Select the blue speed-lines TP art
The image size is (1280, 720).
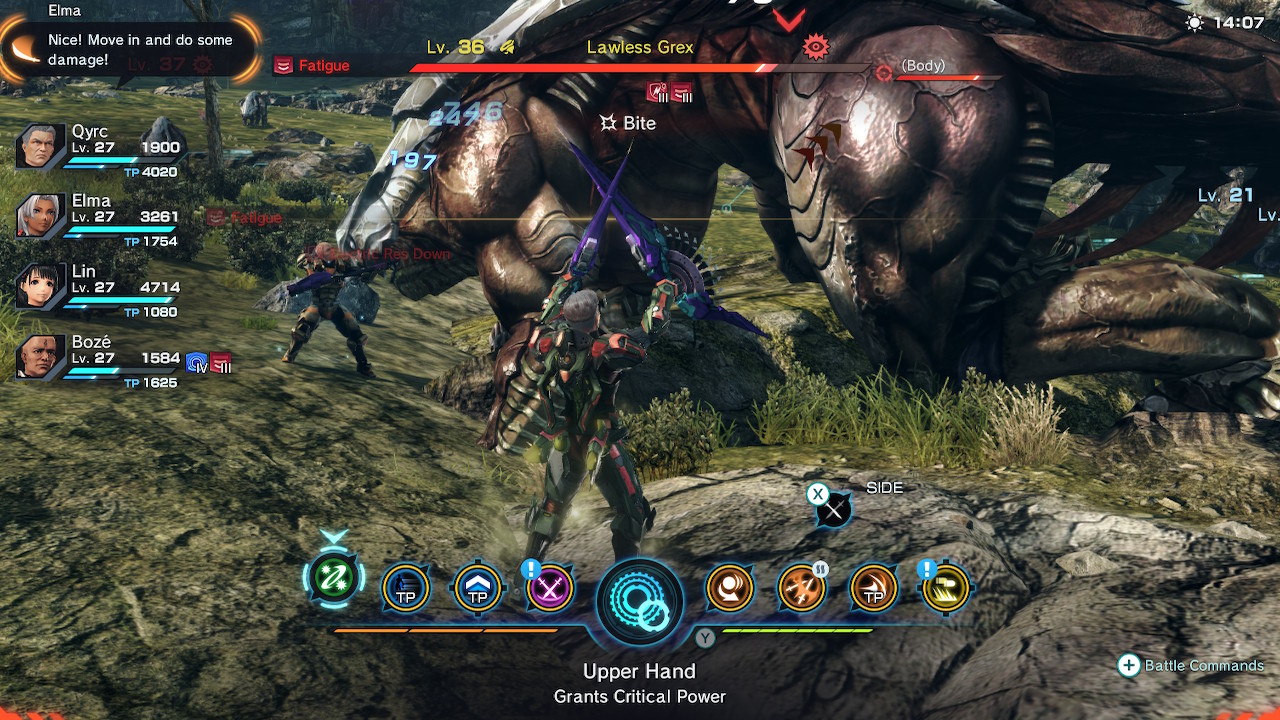tap(406, 589)
